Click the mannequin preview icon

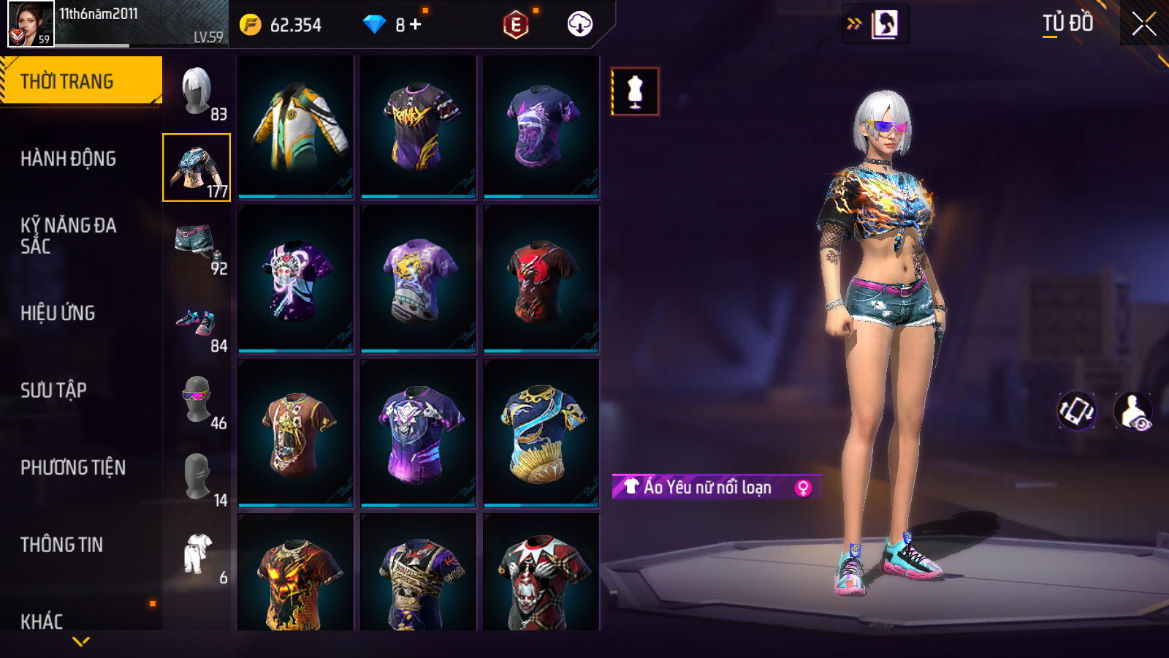click(635, 92)
